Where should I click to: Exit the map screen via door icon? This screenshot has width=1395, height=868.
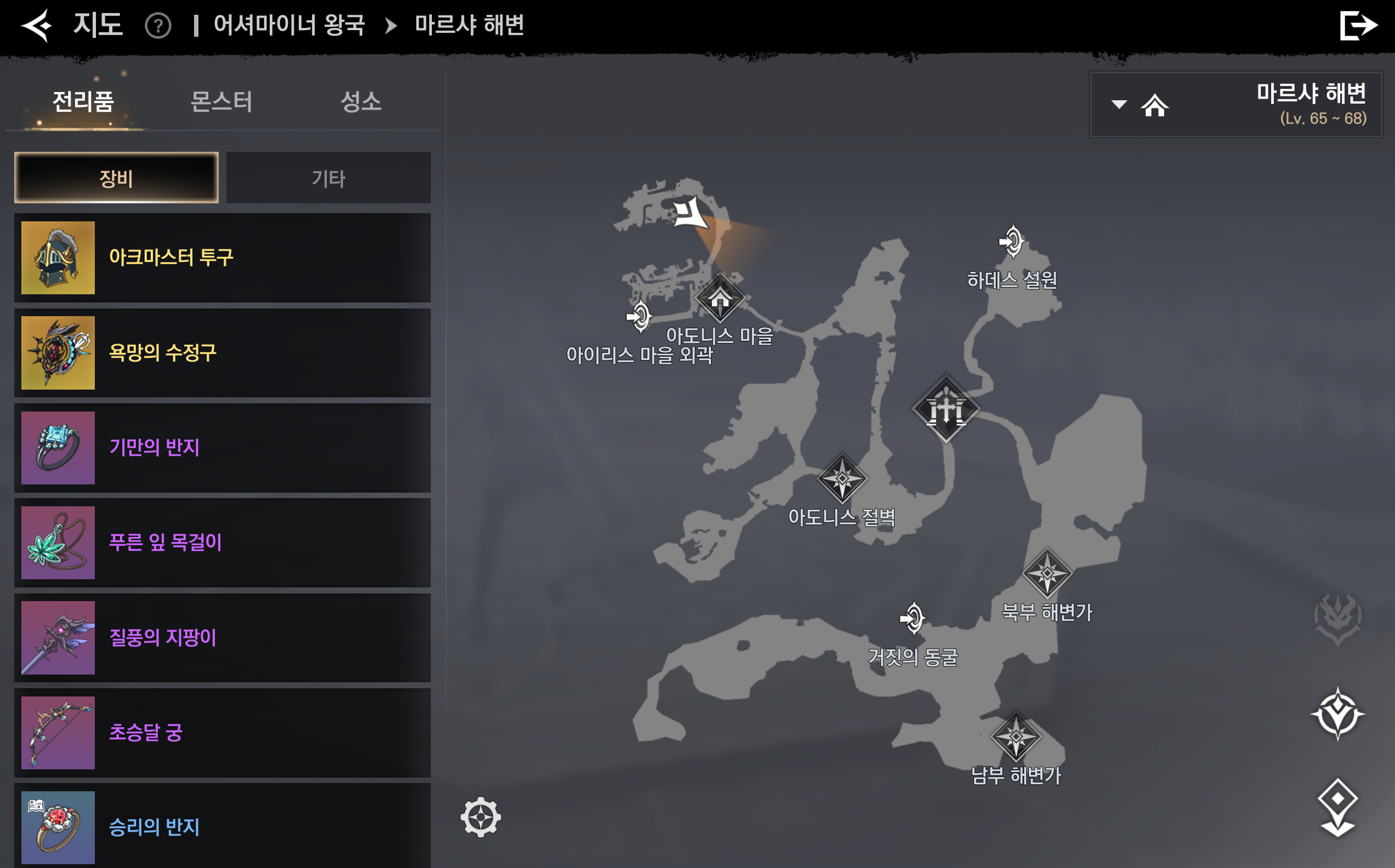[1358, 26]
